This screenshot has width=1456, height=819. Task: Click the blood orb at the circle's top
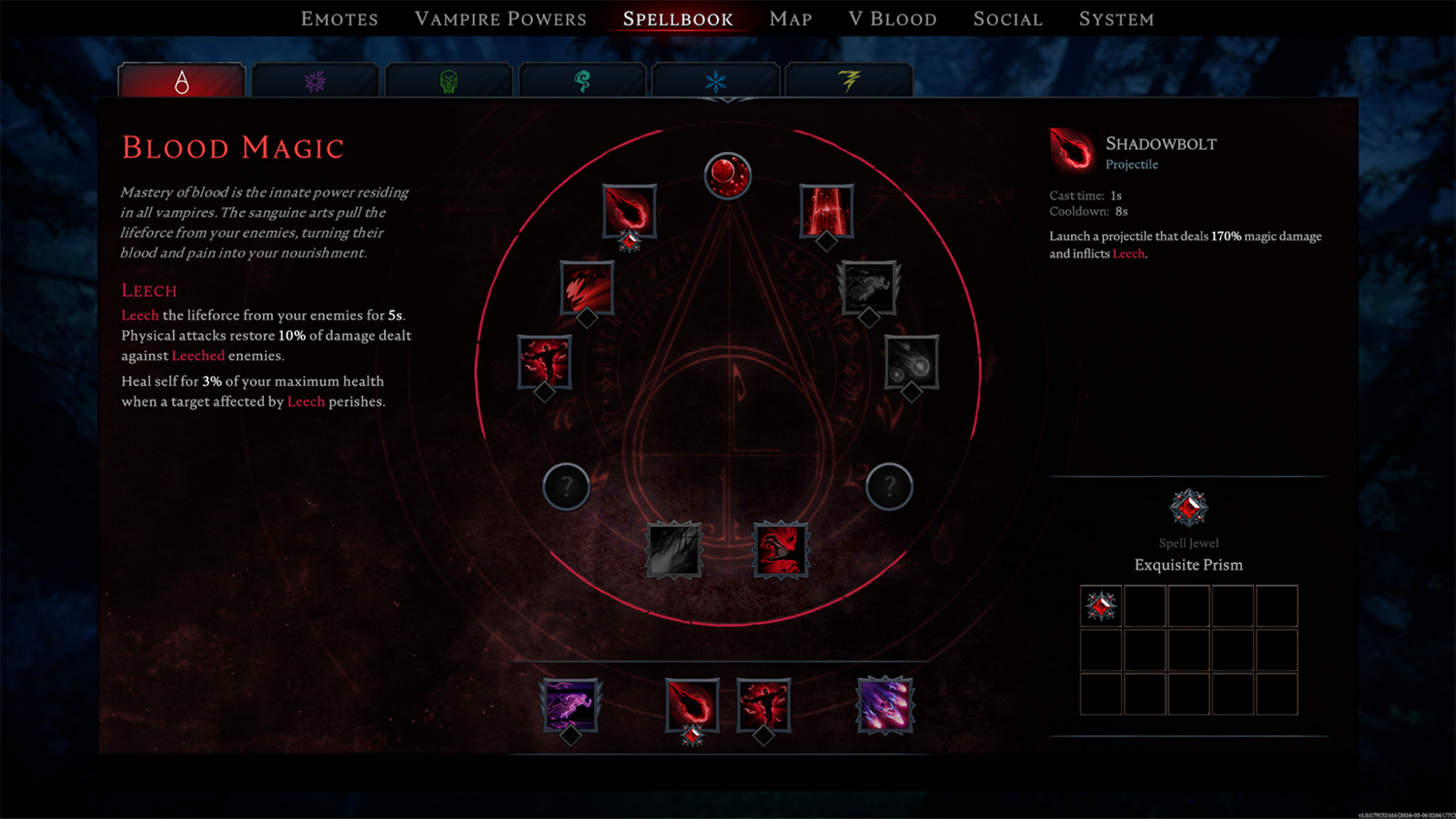(x=728, y=176)
